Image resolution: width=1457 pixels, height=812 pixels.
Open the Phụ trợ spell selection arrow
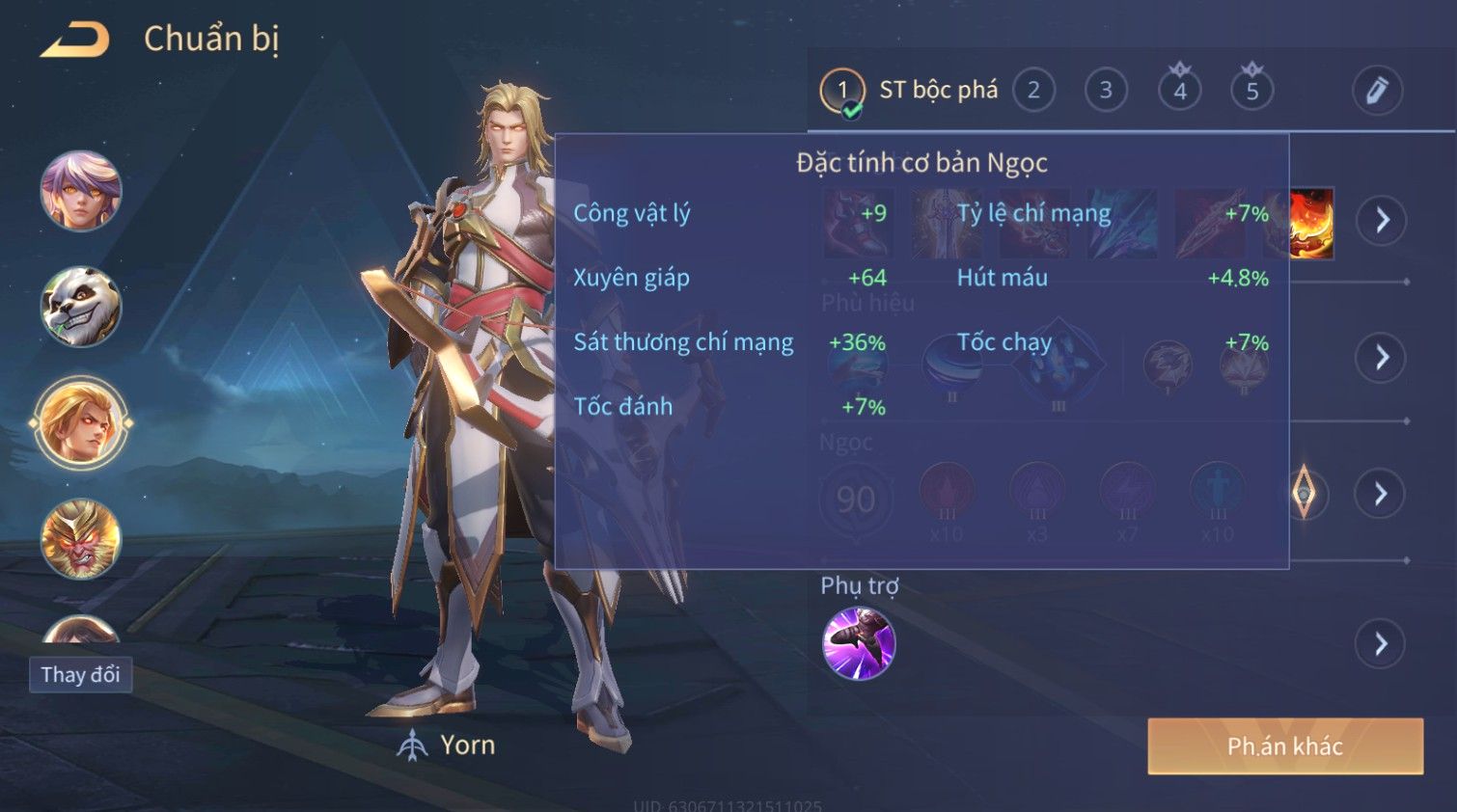(1382, 643)
